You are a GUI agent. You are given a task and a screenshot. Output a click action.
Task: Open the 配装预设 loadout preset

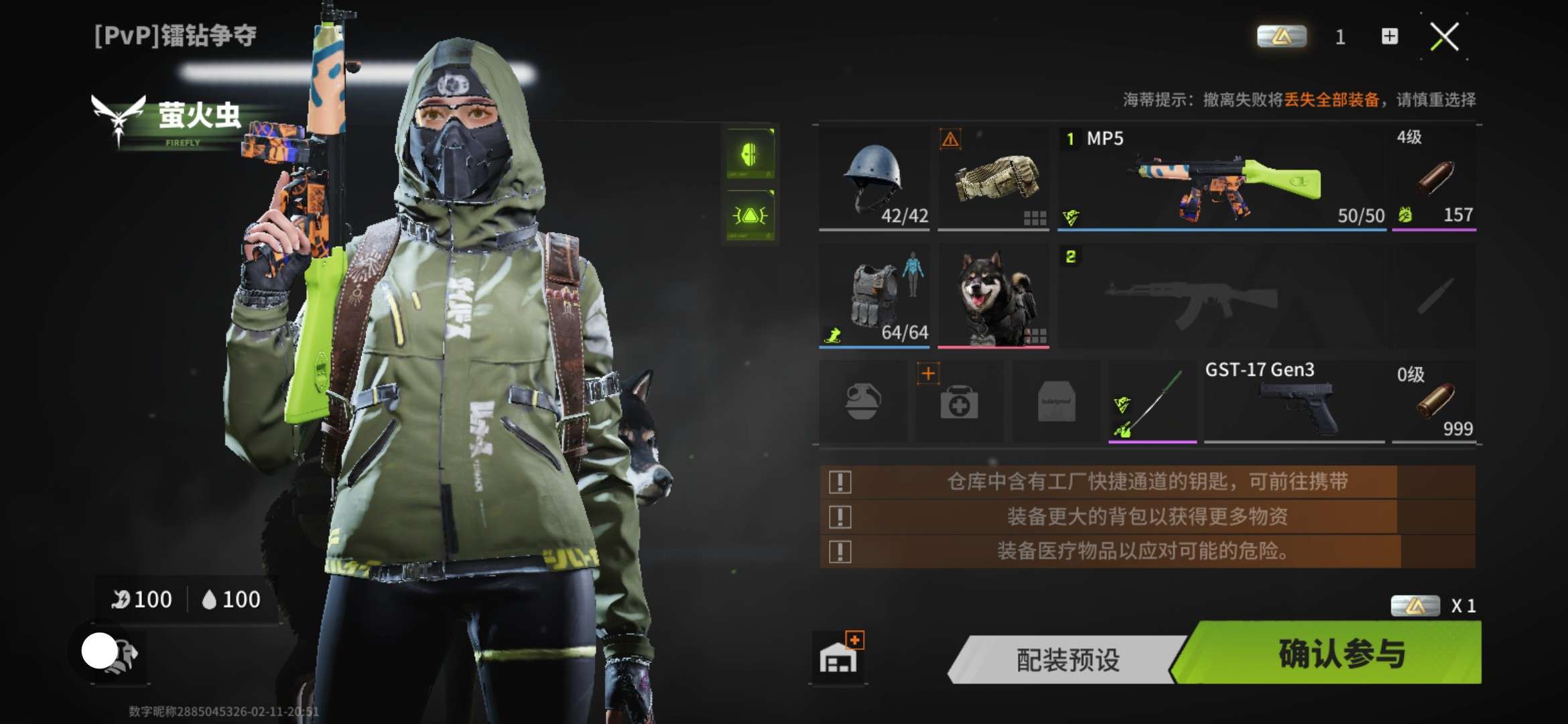[1067, 660]
